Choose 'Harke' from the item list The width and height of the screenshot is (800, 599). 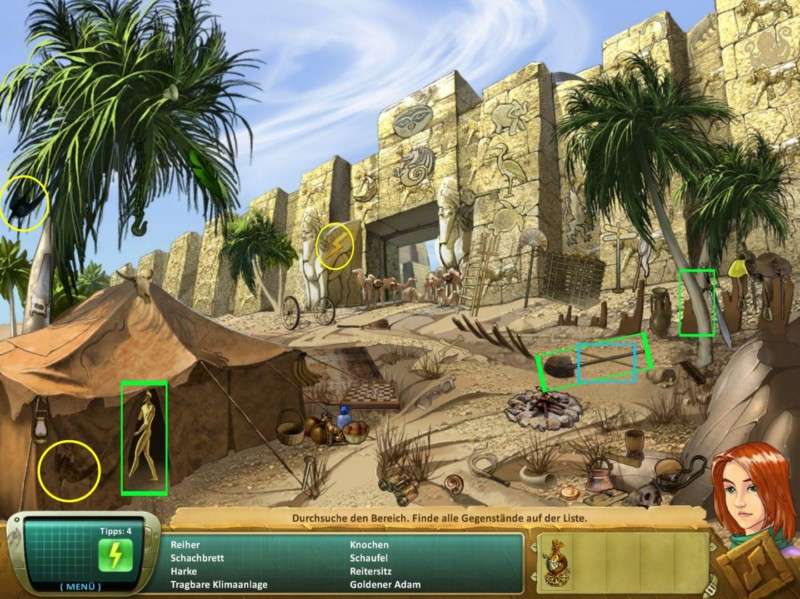pyautogui.click(x=185, y=571)
